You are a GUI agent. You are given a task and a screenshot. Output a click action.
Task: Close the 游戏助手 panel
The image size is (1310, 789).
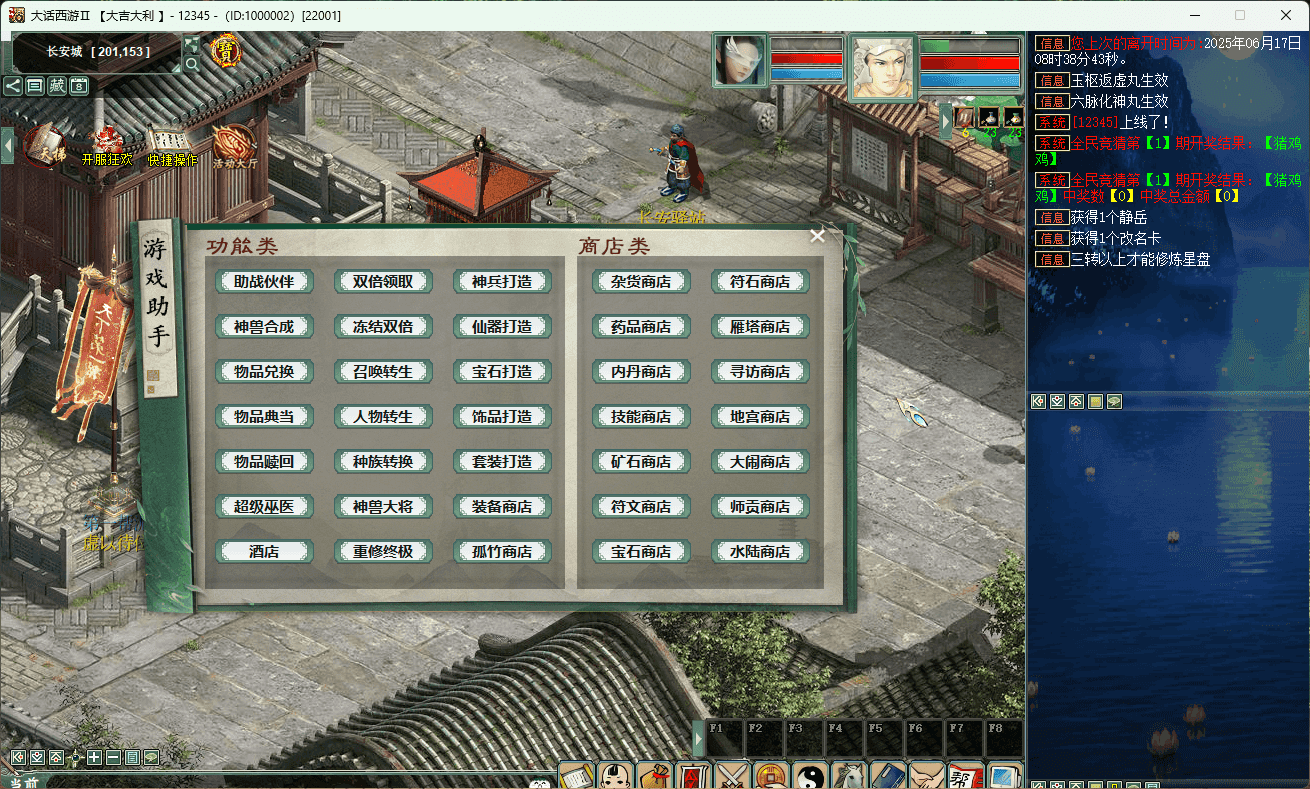point(817,236)
